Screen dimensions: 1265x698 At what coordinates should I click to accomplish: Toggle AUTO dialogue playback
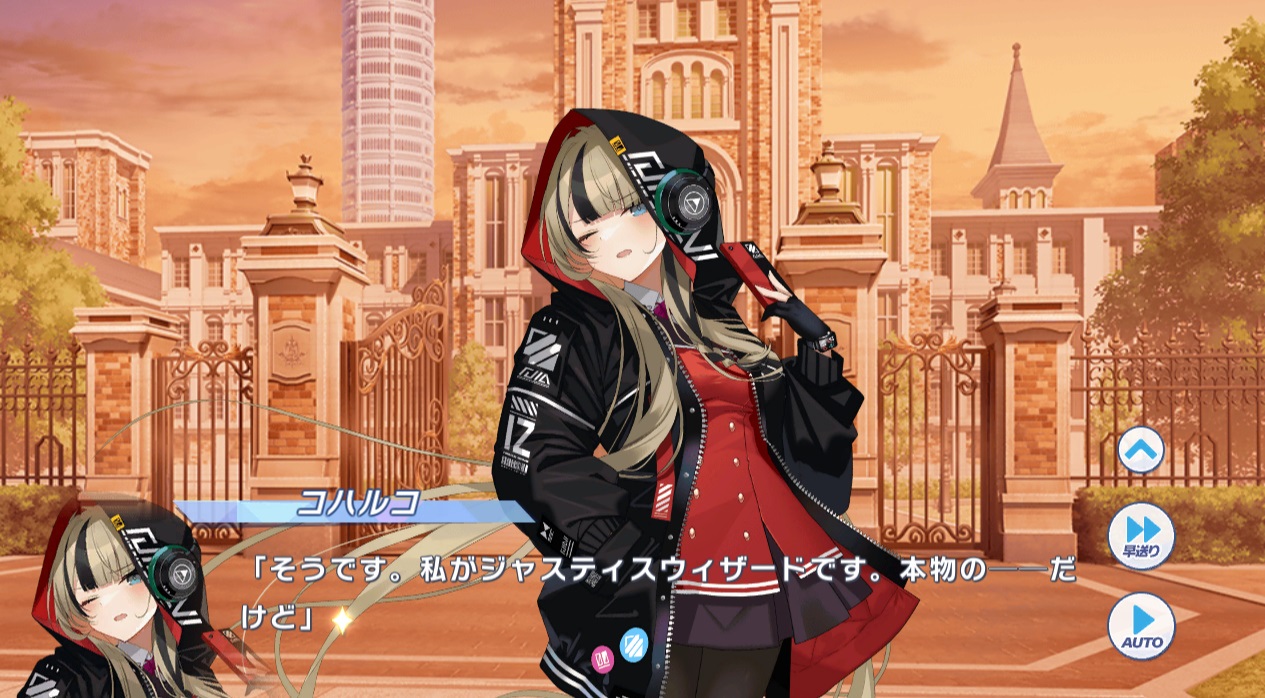coord(1140,625)
